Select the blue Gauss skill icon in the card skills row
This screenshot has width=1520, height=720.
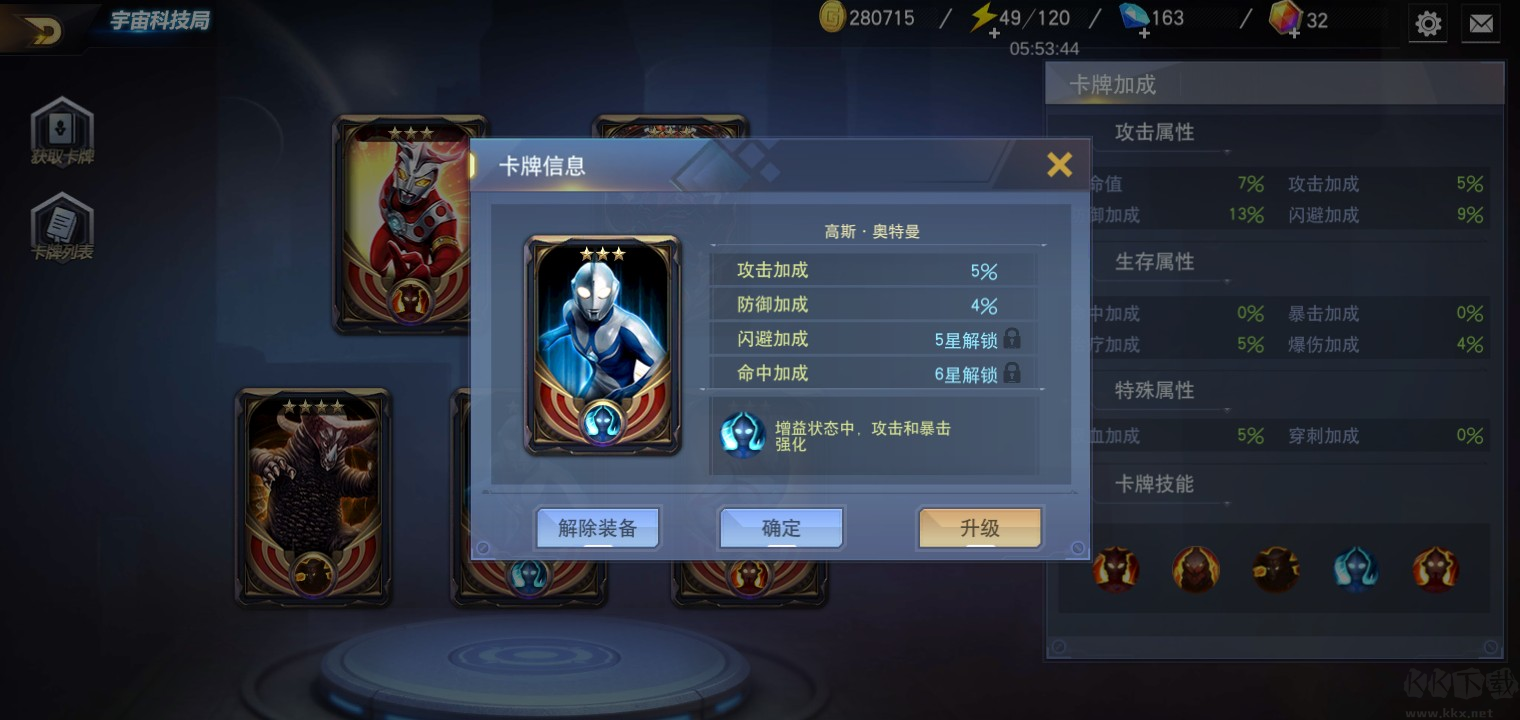pyautogui.click(x=1356, y=569)
